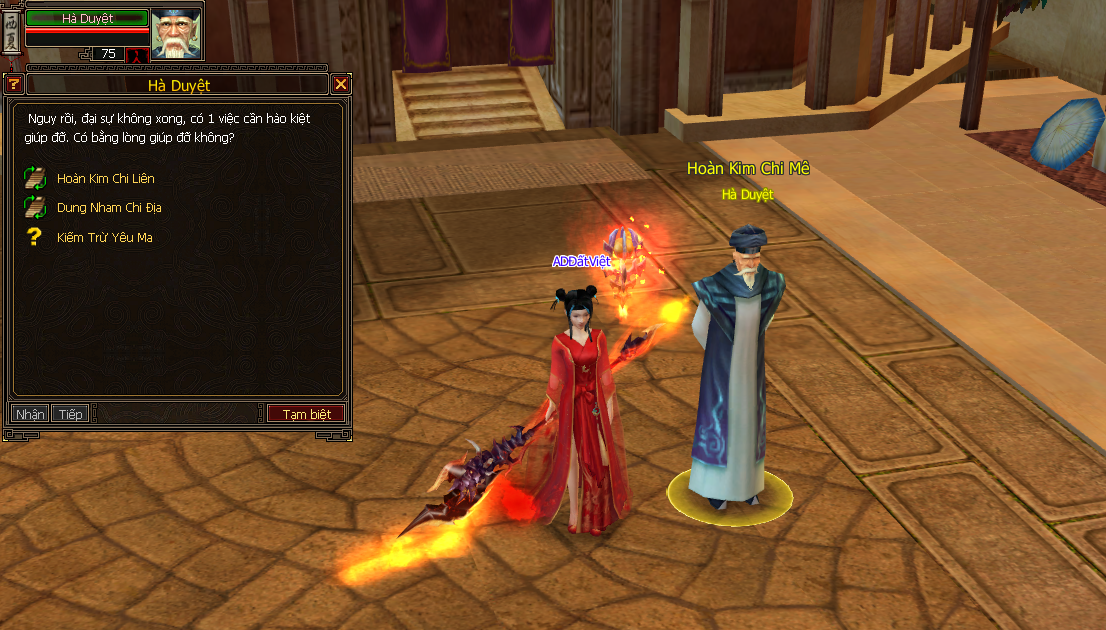The height and width of the screenshot is (630, 1106).
Task: Say goodbye with the Tạm biệt button
Action: click(x=306, y=414)
